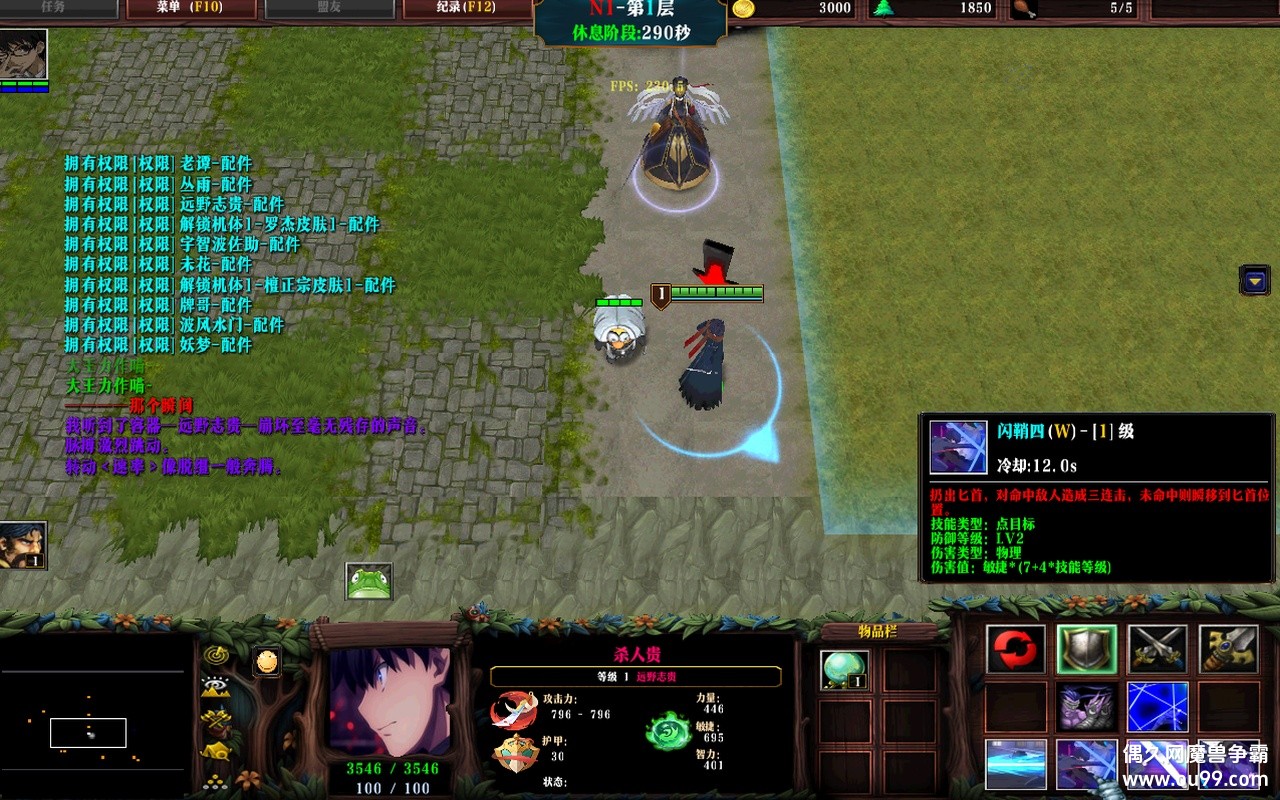Click the minimap signal ping button

coord(215,655)
